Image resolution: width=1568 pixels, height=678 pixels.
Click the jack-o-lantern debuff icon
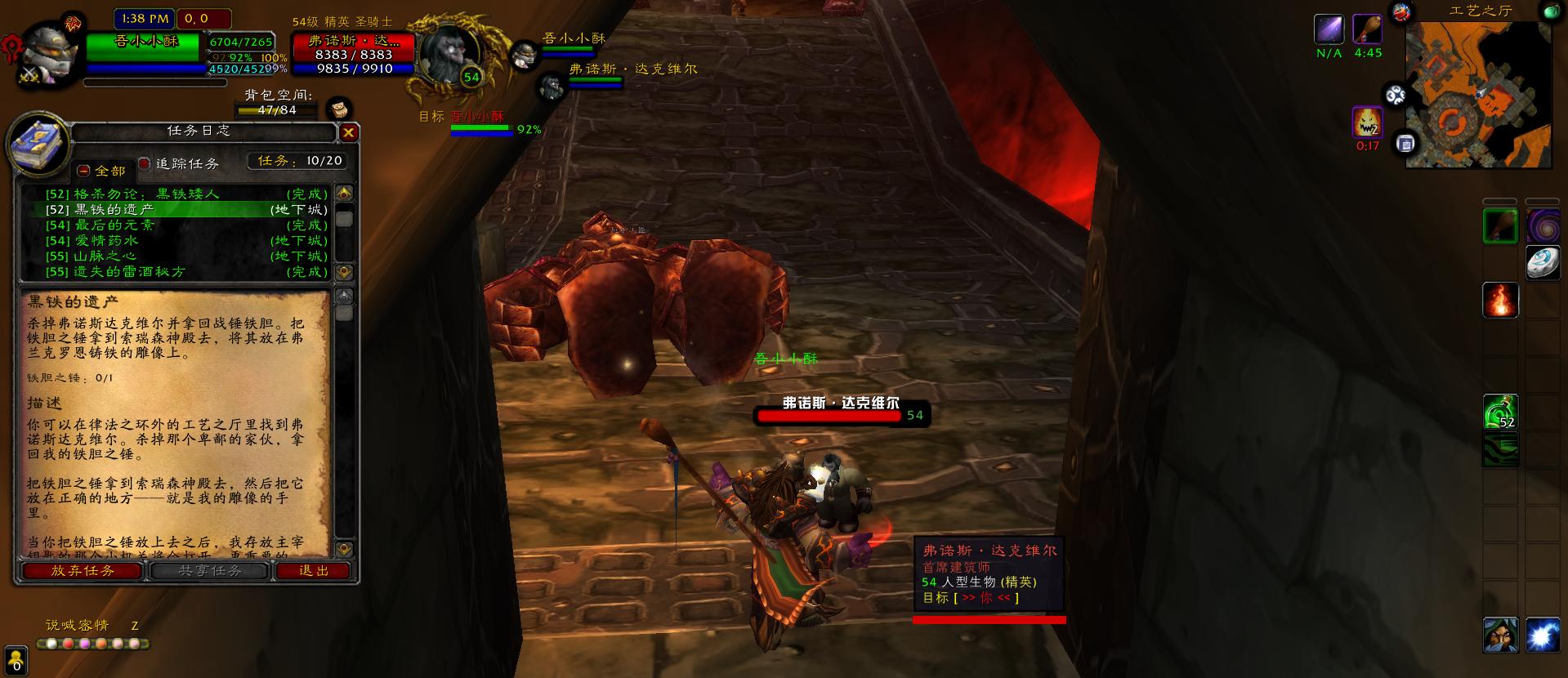click(x=1367, y=123)
